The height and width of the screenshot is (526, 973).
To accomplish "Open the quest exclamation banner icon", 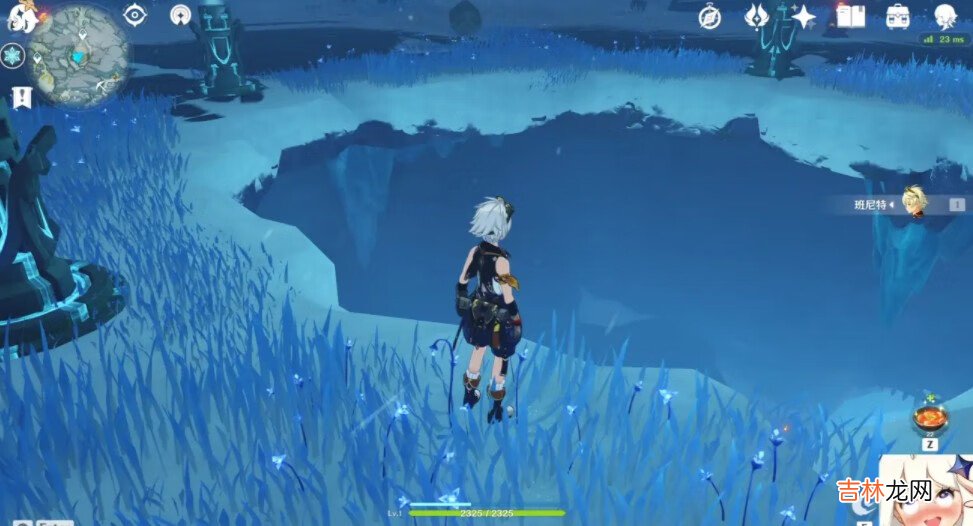I will 21,96.
